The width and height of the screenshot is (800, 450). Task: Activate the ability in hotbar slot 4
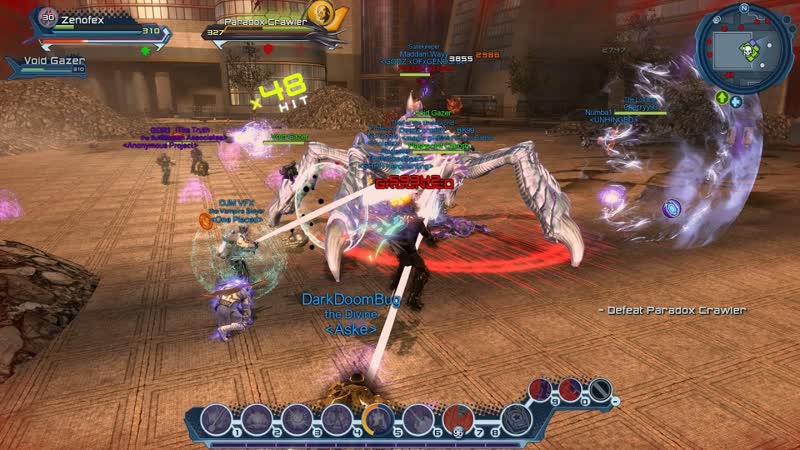[x=337, y=417]
